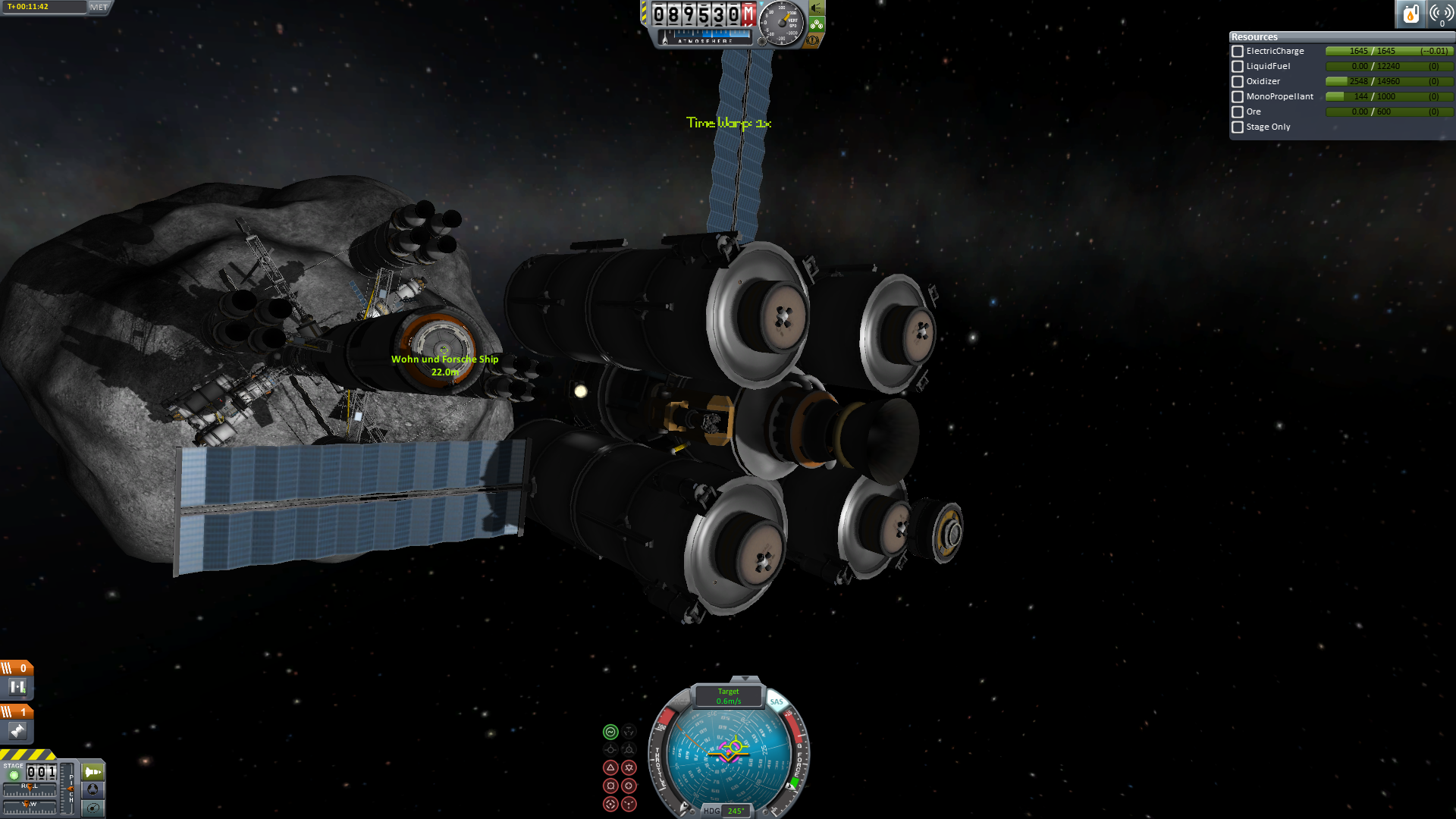Tick the Oxidizer resource checkbox
This screenshot has width=1456, height=819.
[1238, 82]
